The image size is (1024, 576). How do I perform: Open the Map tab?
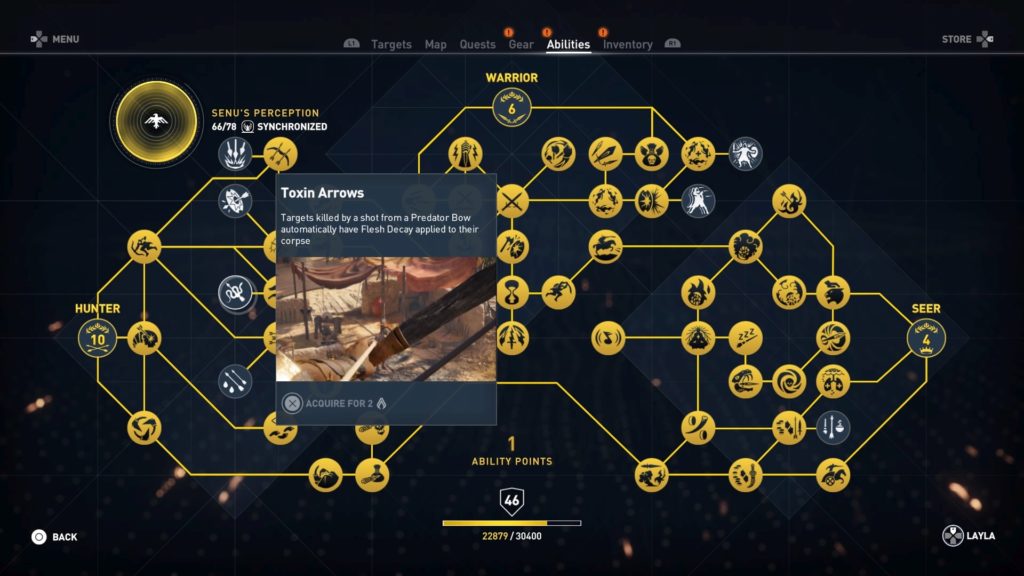(x=435, y=44)
